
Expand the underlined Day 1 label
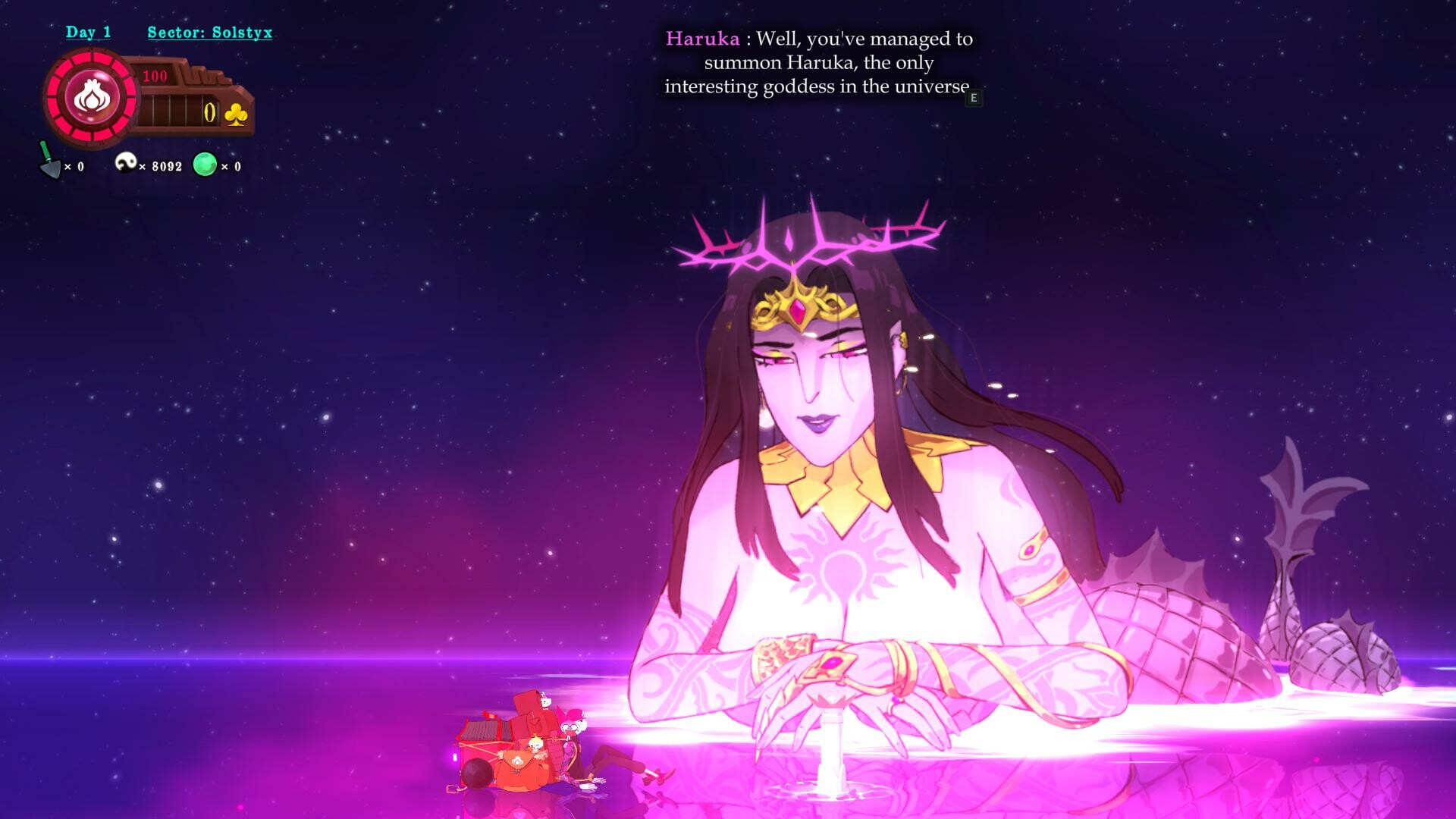point(89,32)
